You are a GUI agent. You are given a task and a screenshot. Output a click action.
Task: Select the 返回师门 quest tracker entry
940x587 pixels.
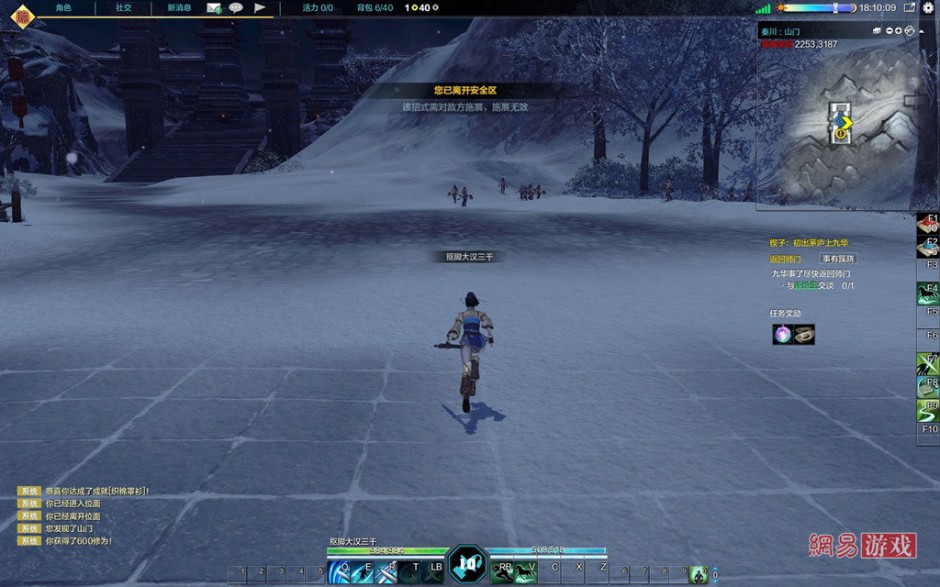(x=785, y=259)
